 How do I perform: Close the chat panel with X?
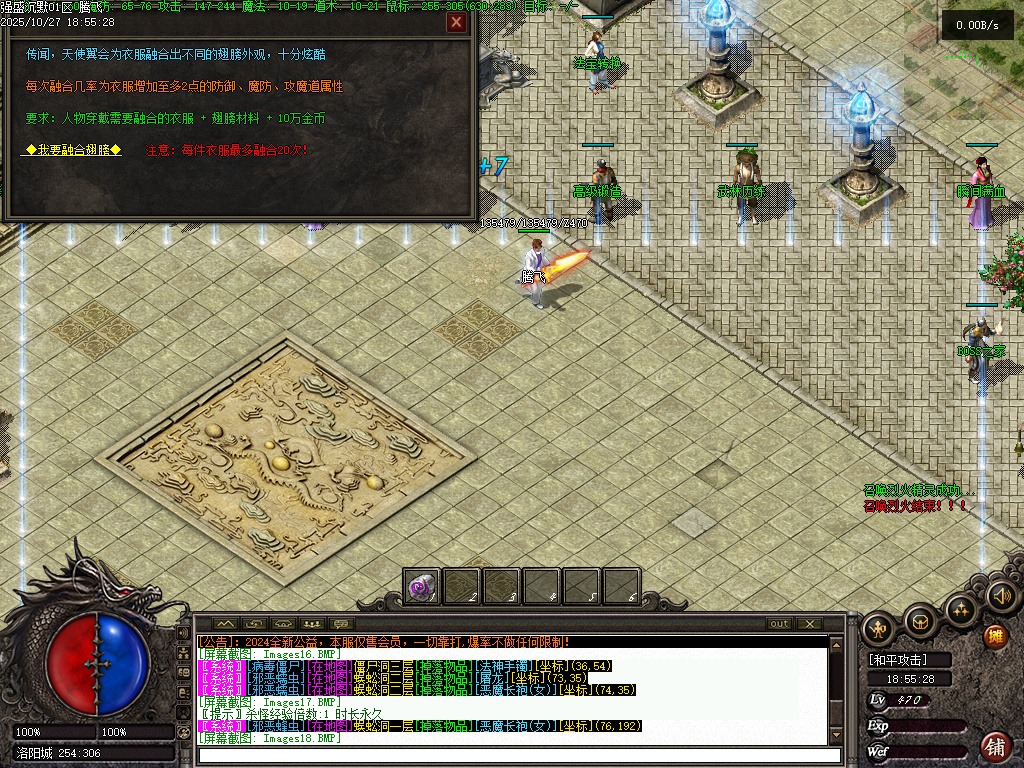pyautogui.click(x=809, y=624)
